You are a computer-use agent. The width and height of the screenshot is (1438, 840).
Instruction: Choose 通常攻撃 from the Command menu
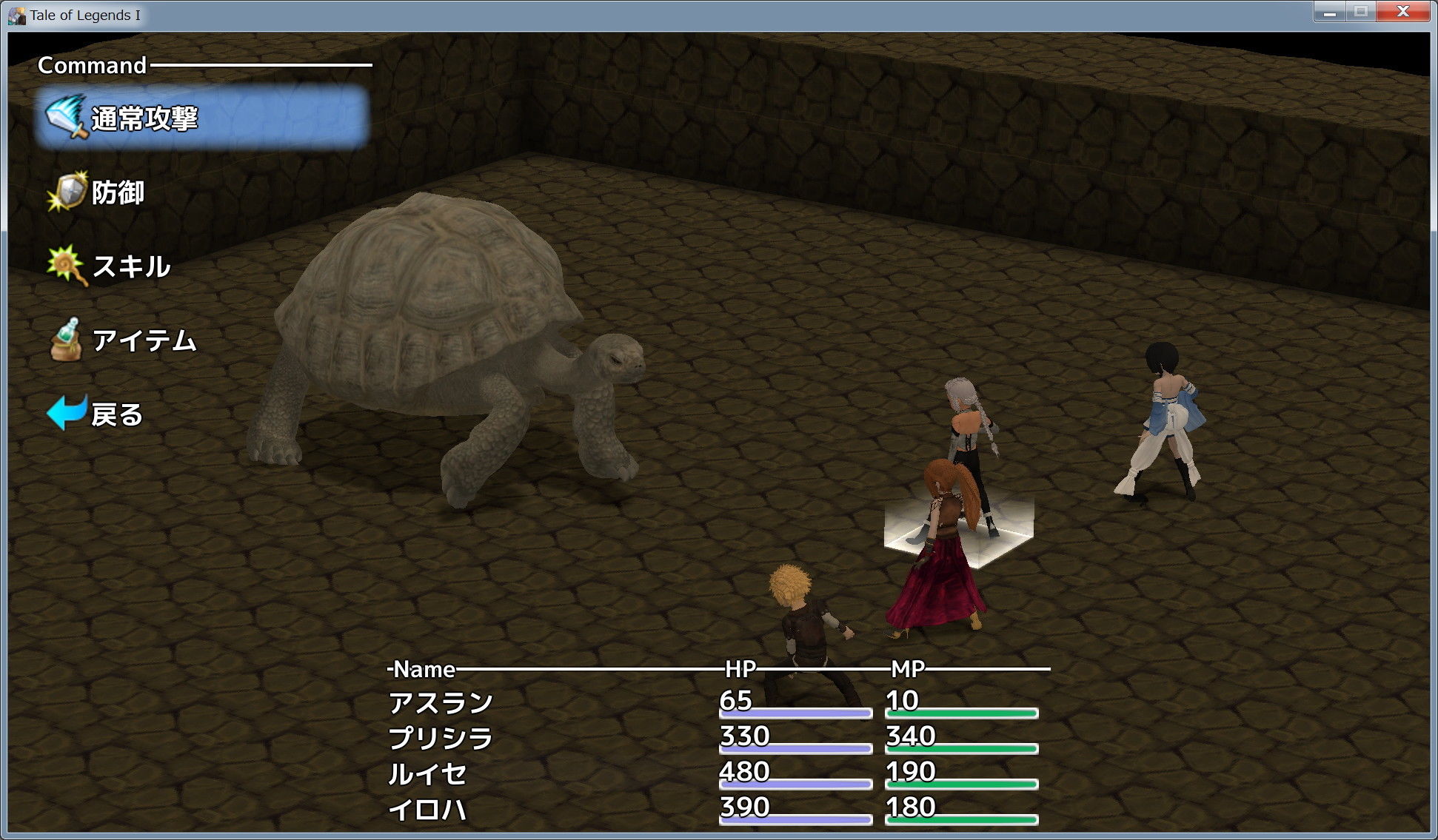click(x=144, y=117)
